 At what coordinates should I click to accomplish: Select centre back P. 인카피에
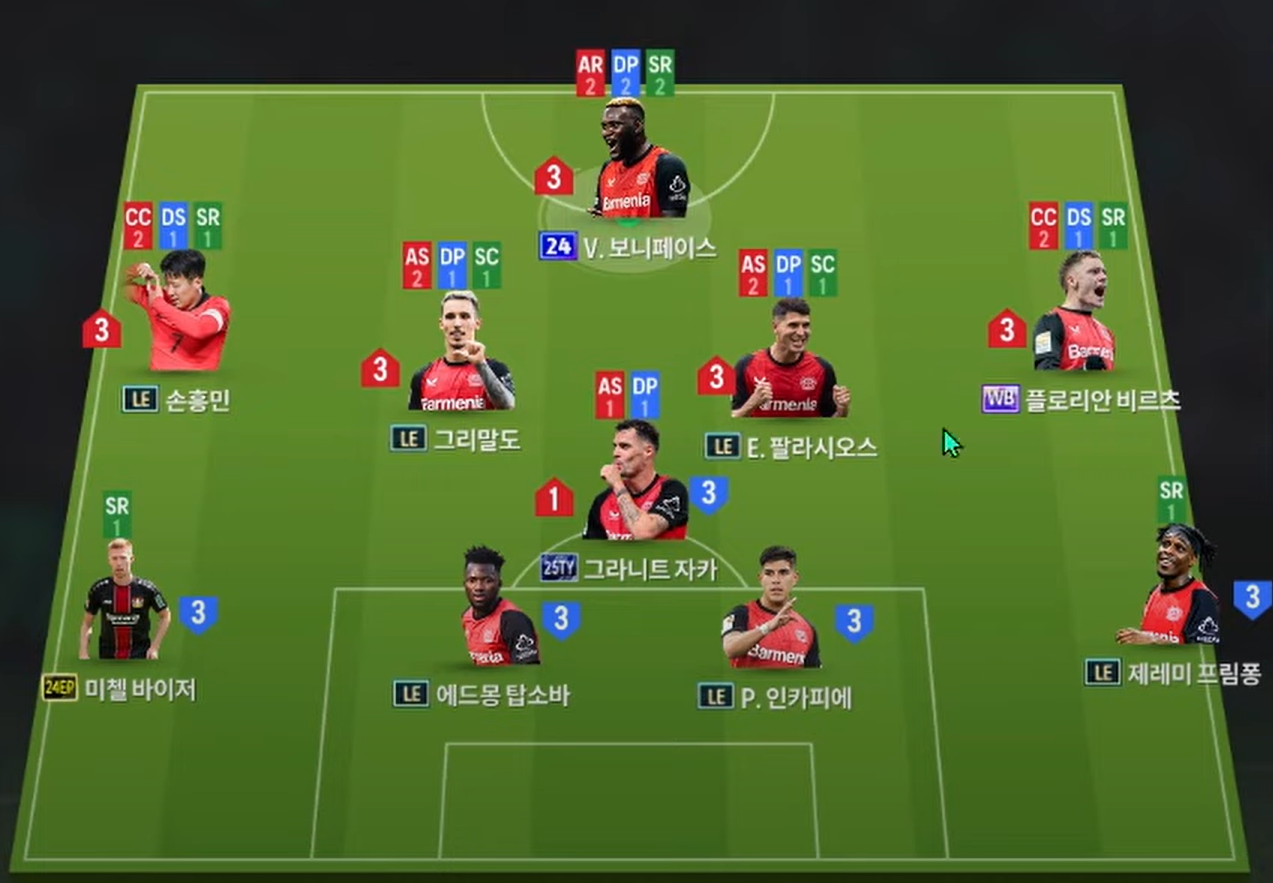pos(770,610)
